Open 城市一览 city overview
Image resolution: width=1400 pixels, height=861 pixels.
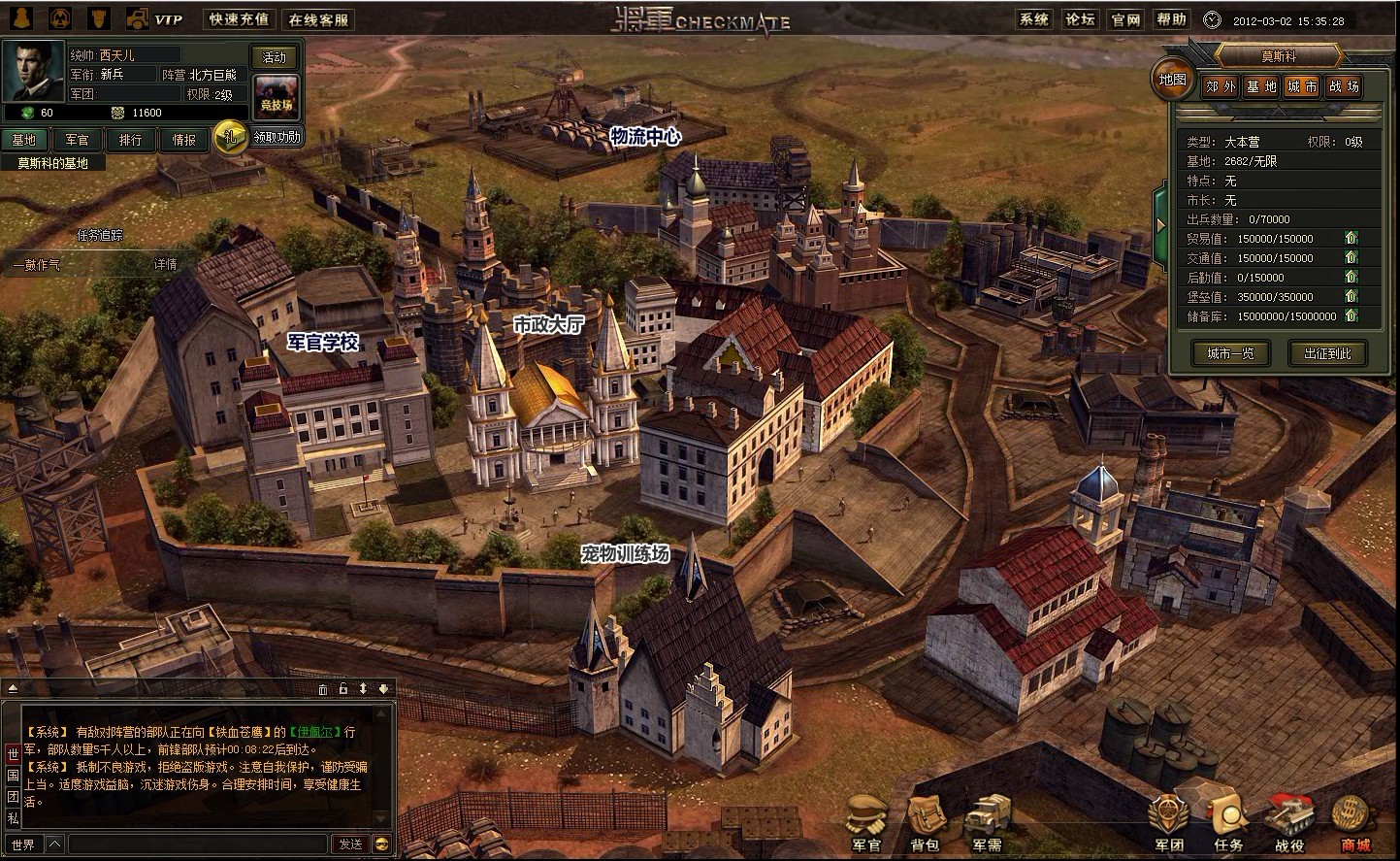(1230, 353)
